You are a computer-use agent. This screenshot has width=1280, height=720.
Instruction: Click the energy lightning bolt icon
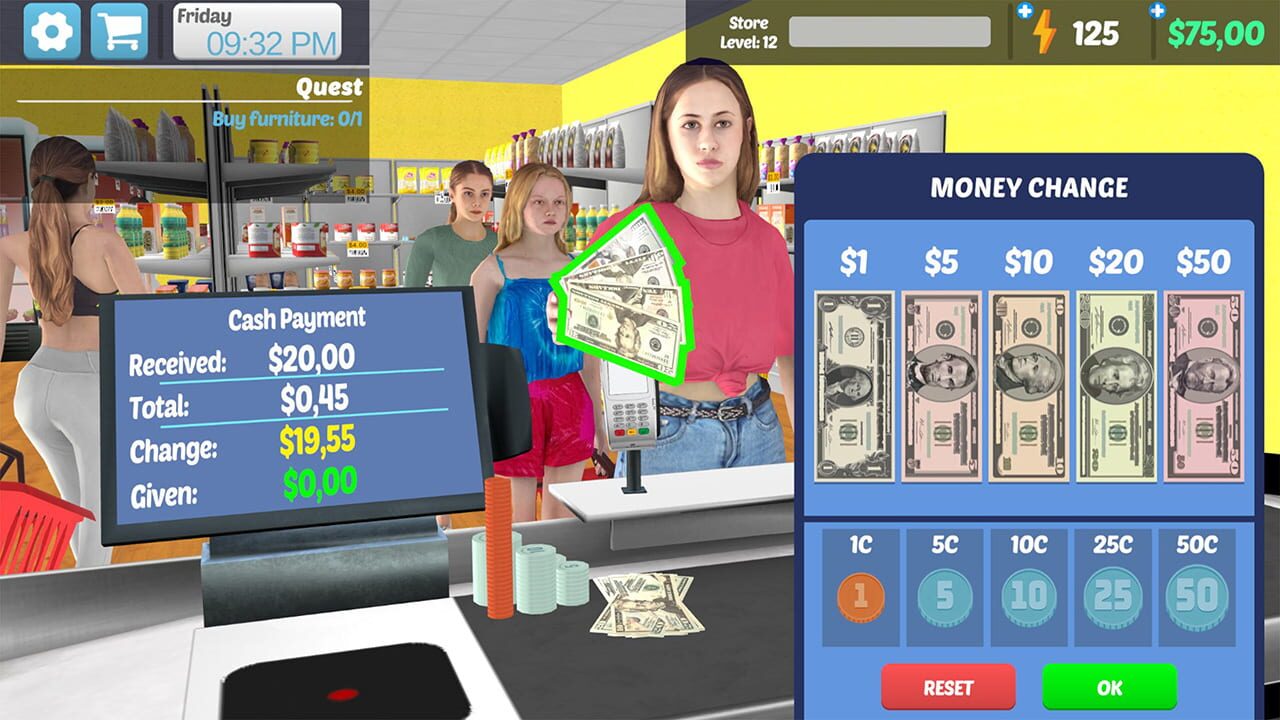tap(1046, 33)
